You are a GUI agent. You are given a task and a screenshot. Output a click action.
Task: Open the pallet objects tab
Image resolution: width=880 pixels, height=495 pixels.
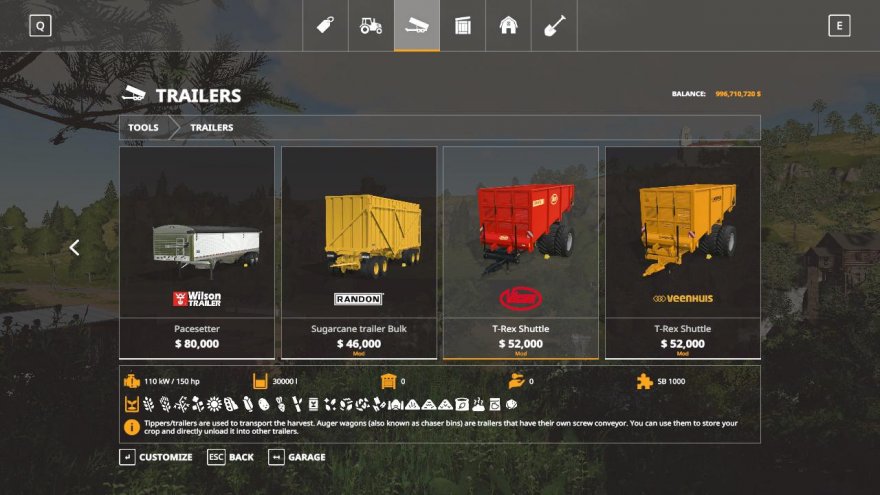[463, 26]
